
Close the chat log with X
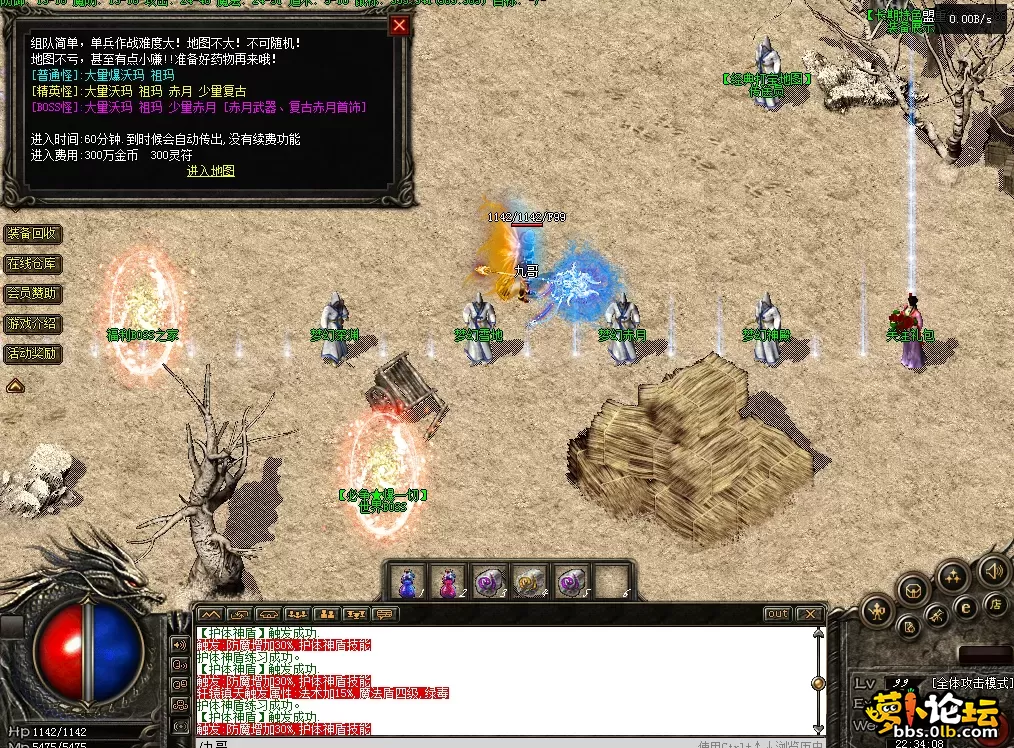pyautogui.click(x=809, y=614)
